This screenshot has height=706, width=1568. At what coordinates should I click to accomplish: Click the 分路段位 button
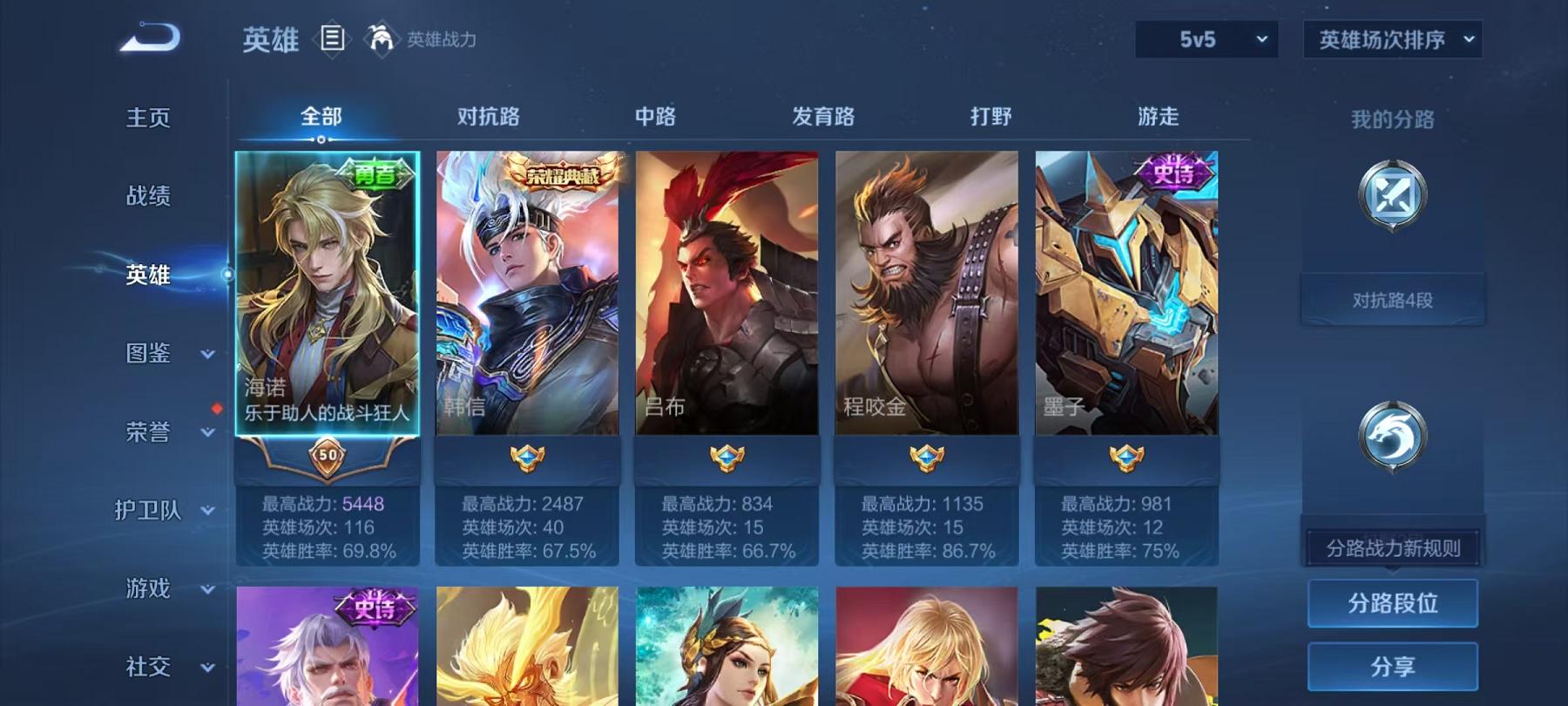tap(1392, 603)
